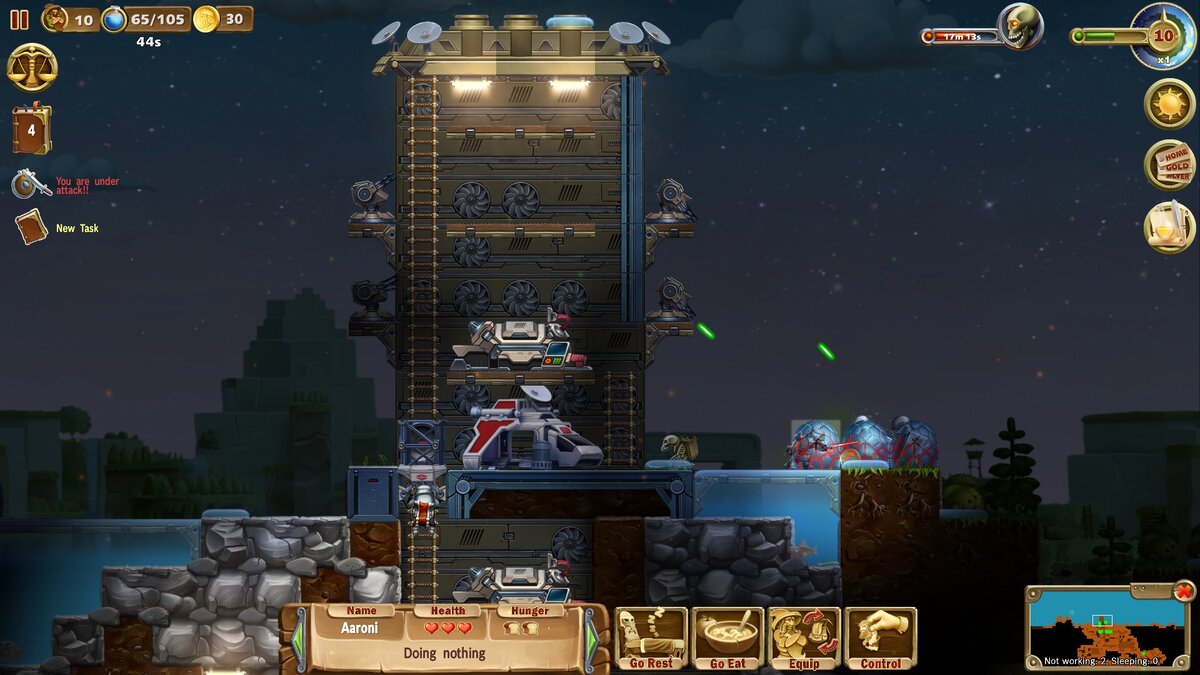
Task: Select the next dwarf with right arrow
Action: click(x=591, y=639)
